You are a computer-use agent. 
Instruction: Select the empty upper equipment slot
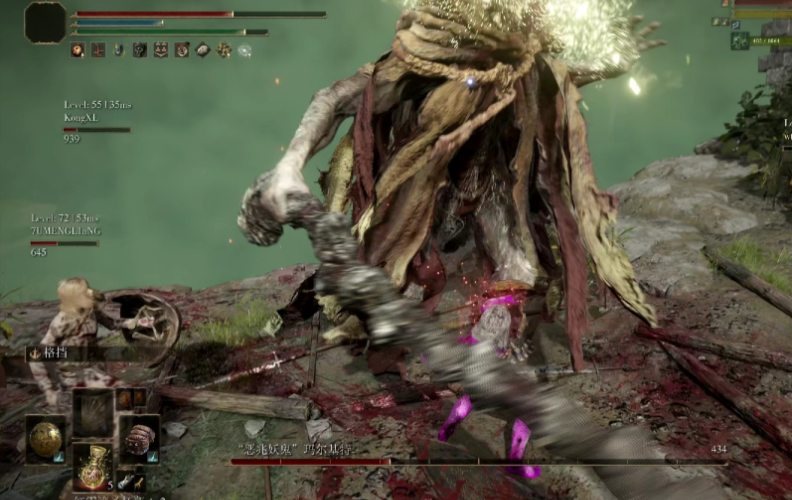(x=92, y=412)
